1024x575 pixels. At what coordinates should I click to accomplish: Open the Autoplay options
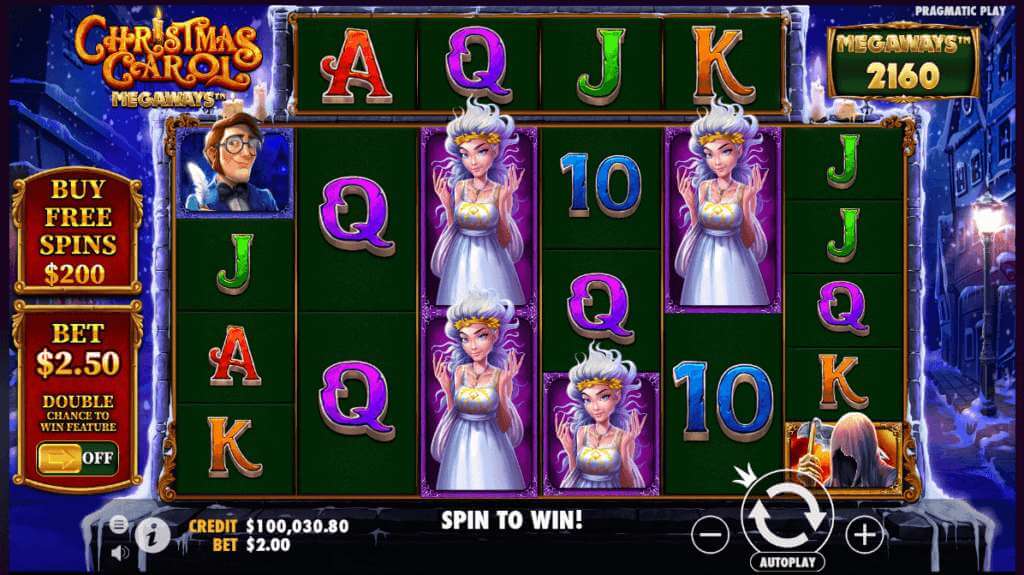[x=785, y=562]
